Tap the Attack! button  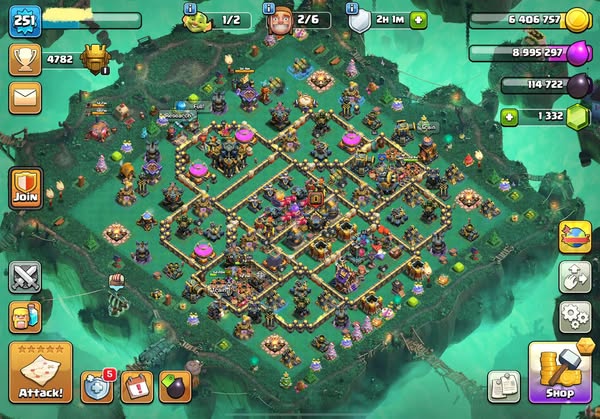click(x=38, y=371)
